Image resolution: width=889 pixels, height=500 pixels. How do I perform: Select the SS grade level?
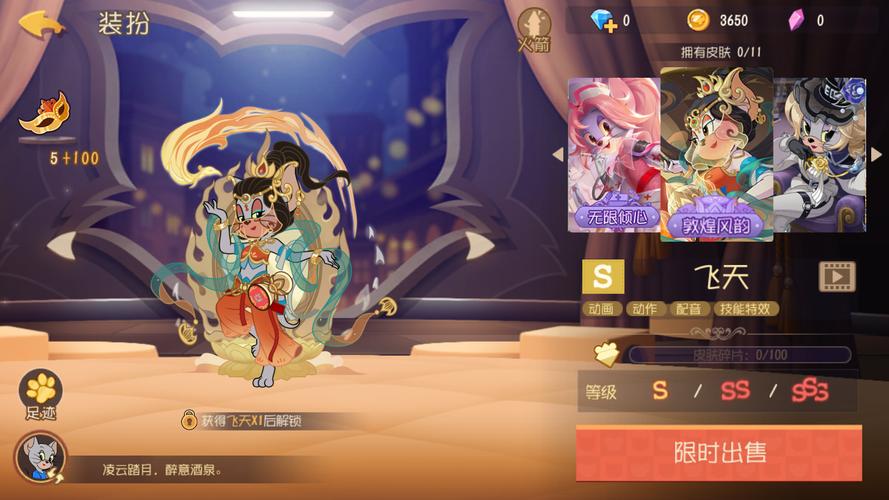pyautogui.click(x=735, y=391)
